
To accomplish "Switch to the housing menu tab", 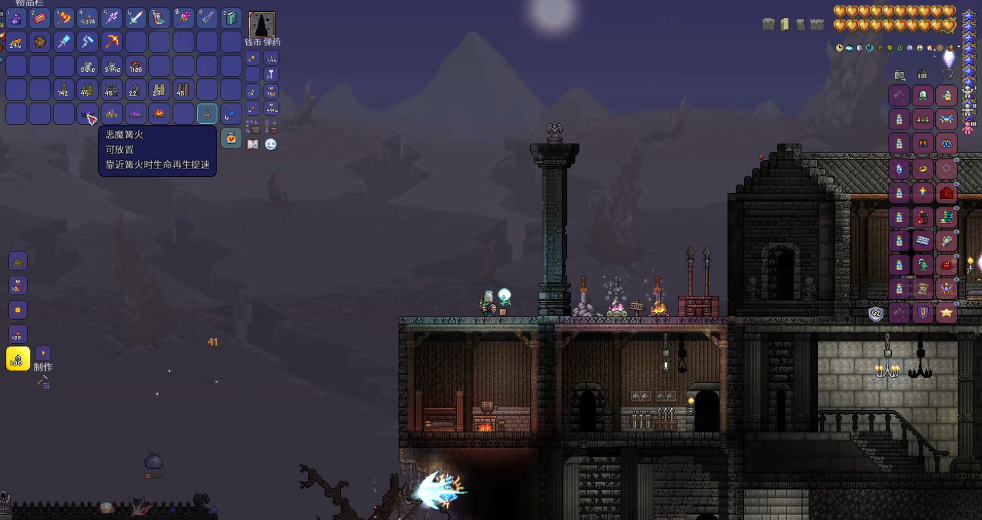I will point(923,74).
